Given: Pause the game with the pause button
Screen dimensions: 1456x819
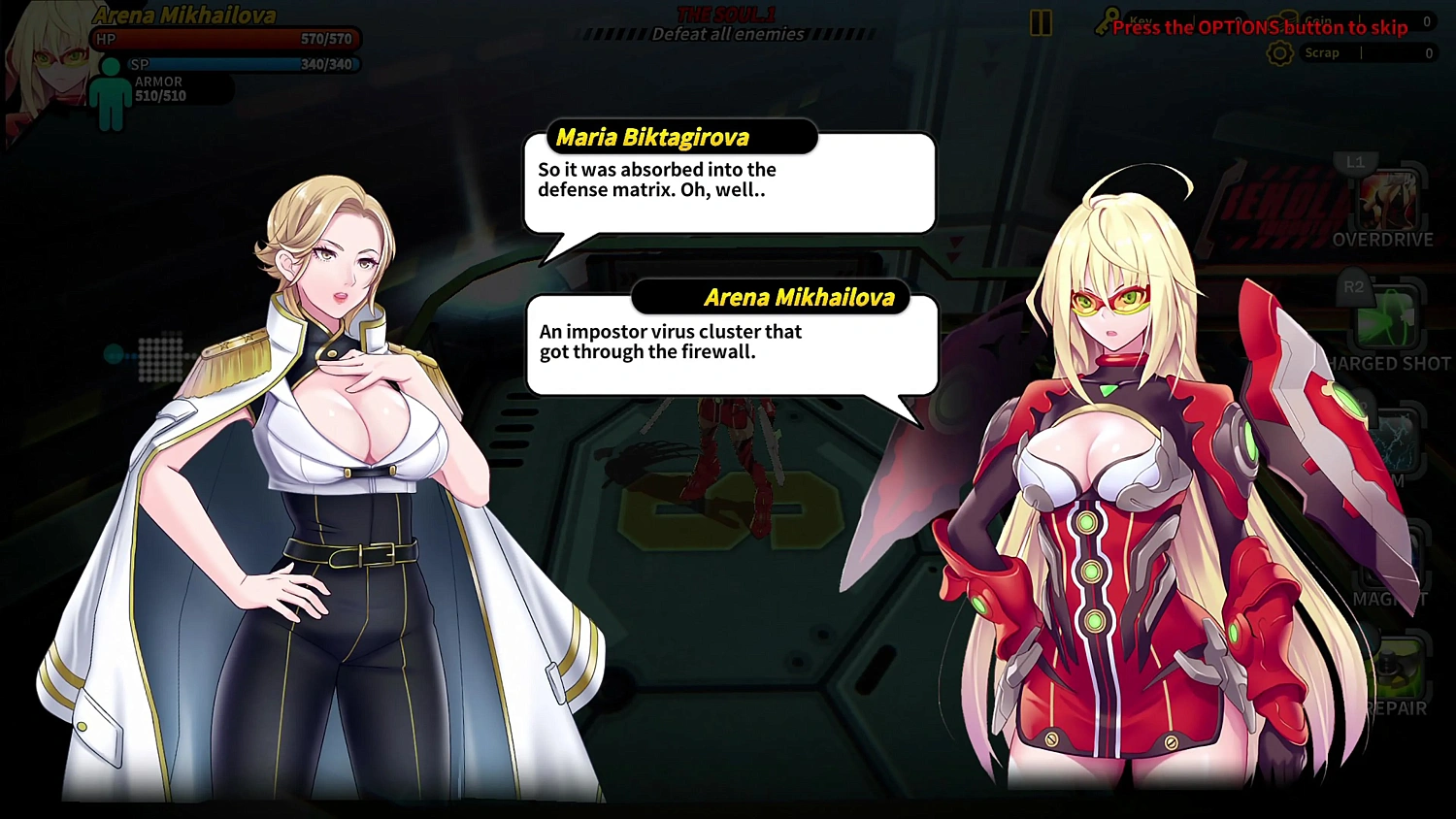Looking at the screenshot, I should click(1041, 23).
